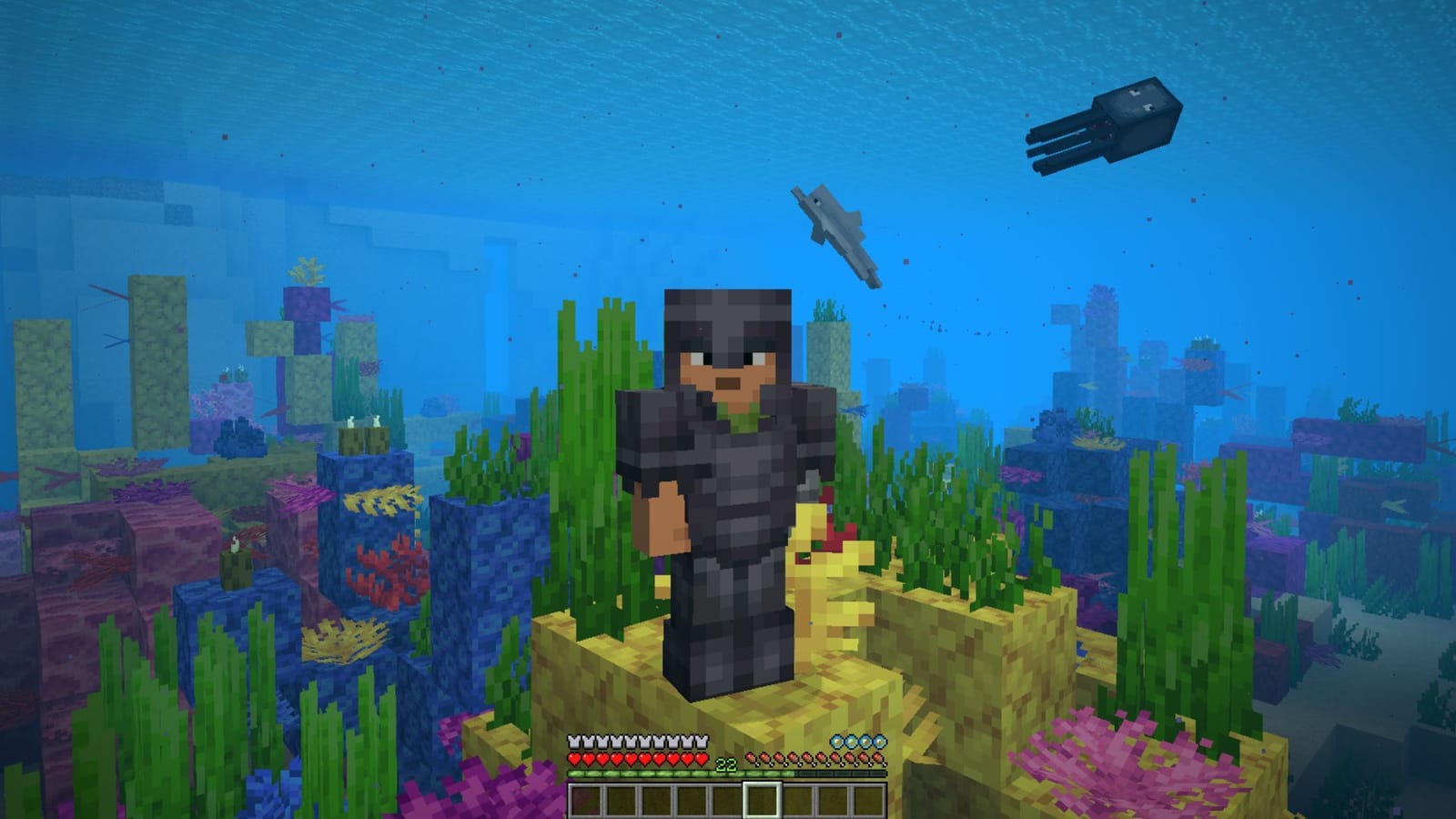
Task: Click the leftmost breath bubble icon
Action: [834, 743]
